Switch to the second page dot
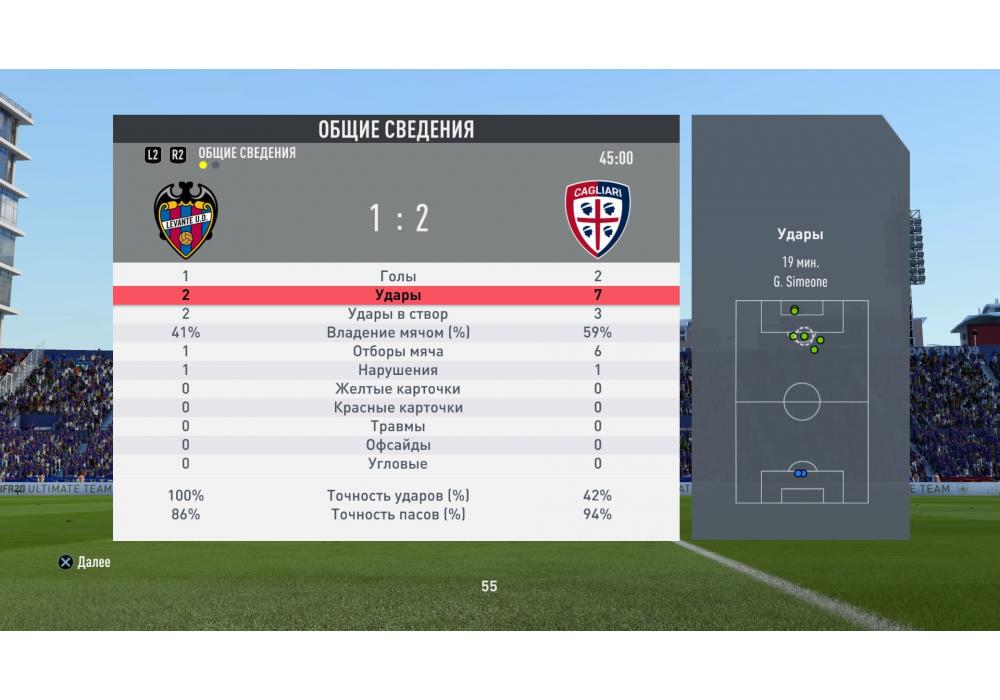The image size is (1000, 700). [x=216, y=165]
